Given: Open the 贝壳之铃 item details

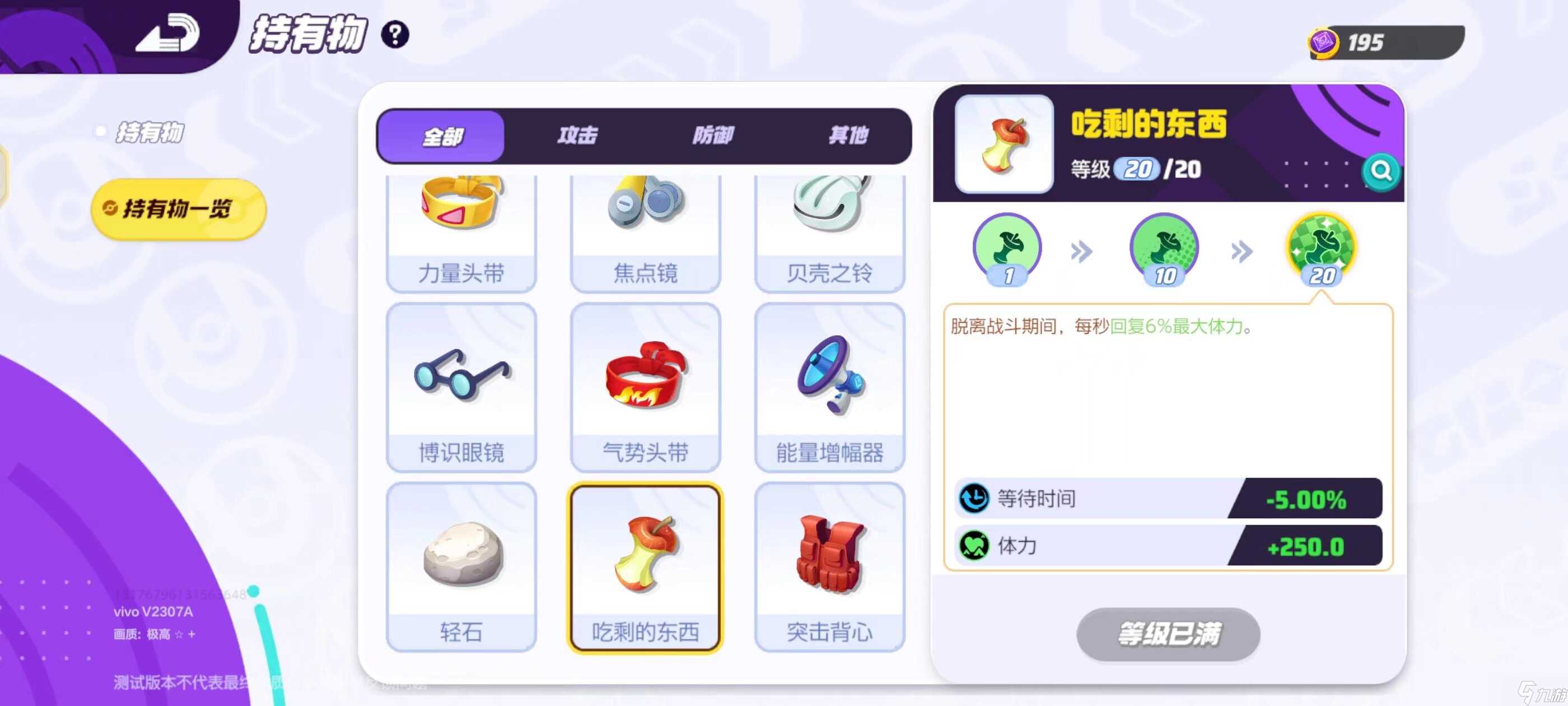Looking at the screenshot, I should pos(830,231).
